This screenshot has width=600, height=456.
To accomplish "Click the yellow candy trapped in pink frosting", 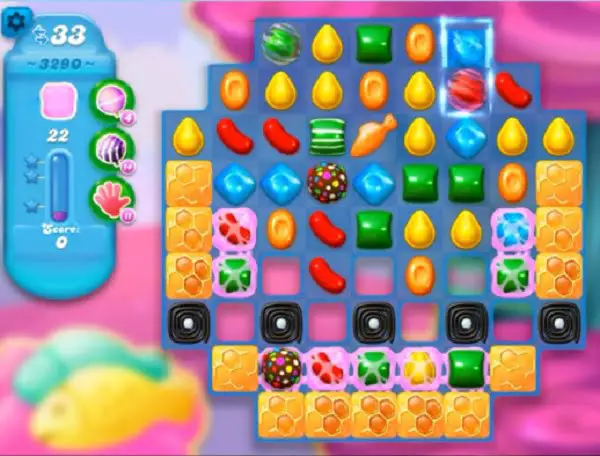I will click(x=421, y=367).
